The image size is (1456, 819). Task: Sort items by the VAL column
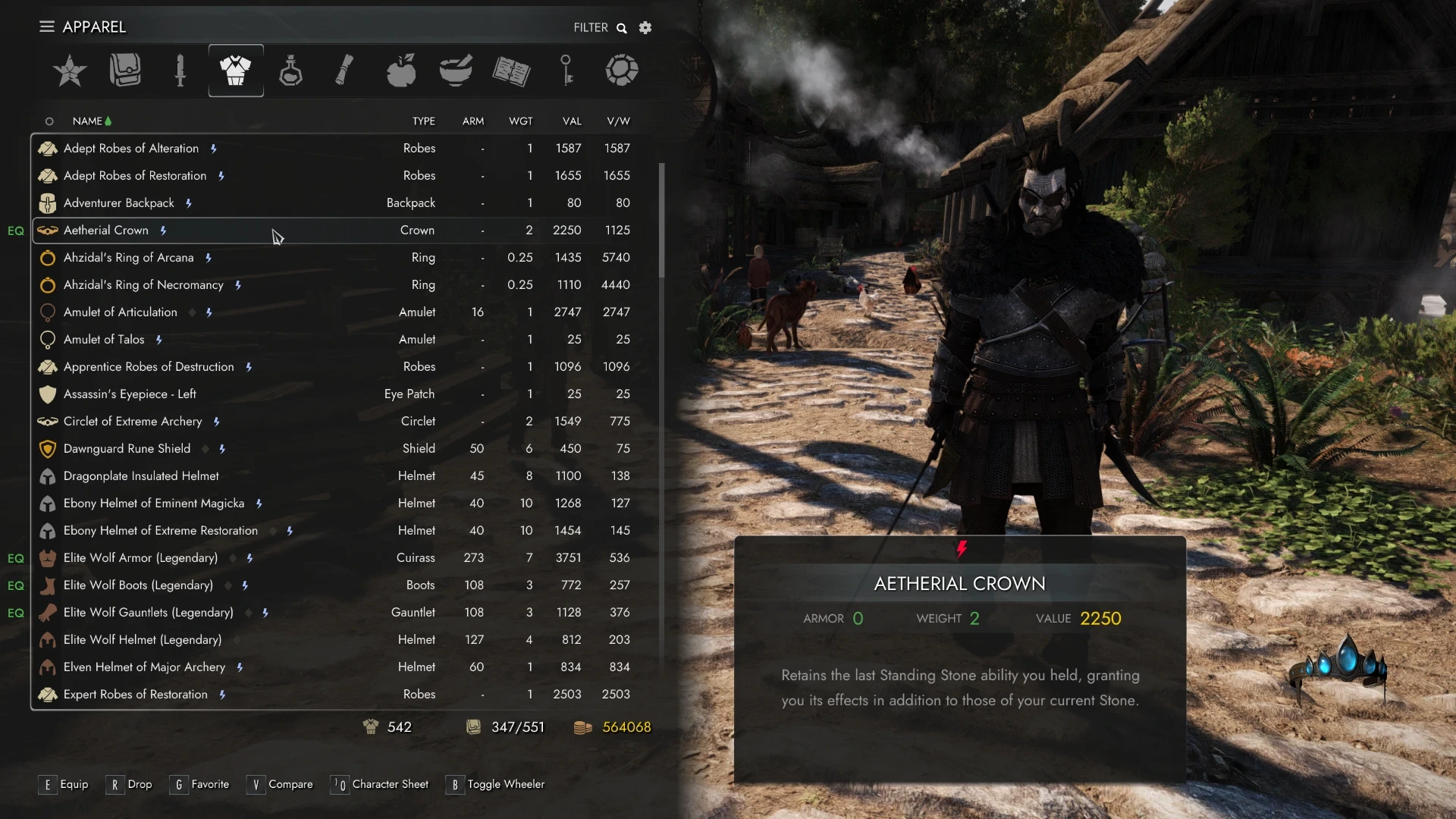pyautogui.click(x=571, y=121)
